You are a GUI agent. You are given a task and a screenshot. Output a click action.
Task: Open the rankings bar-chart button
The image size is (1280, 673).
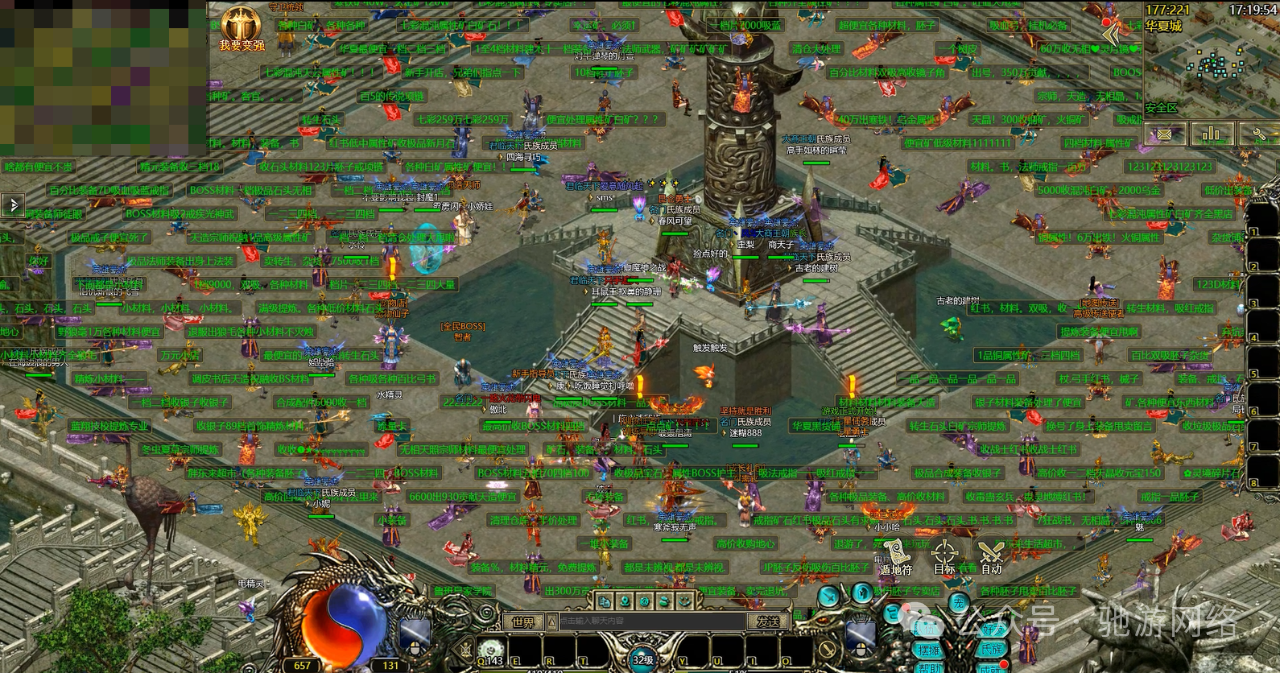[1212, 134]
